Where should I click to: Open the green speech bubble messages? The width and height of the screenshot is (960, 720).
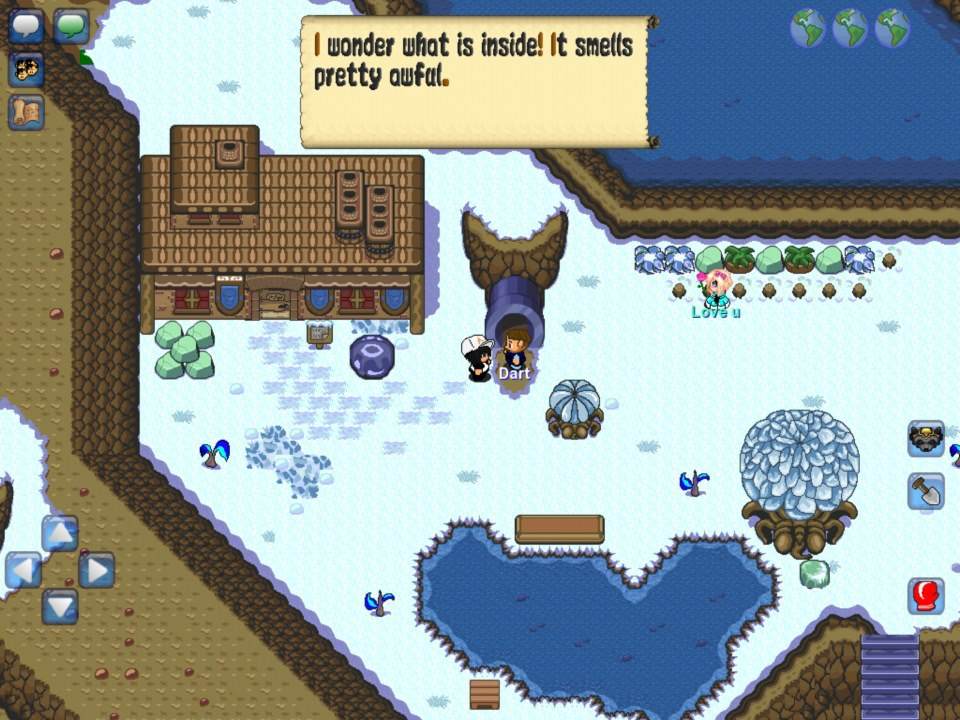pos(72,26)
